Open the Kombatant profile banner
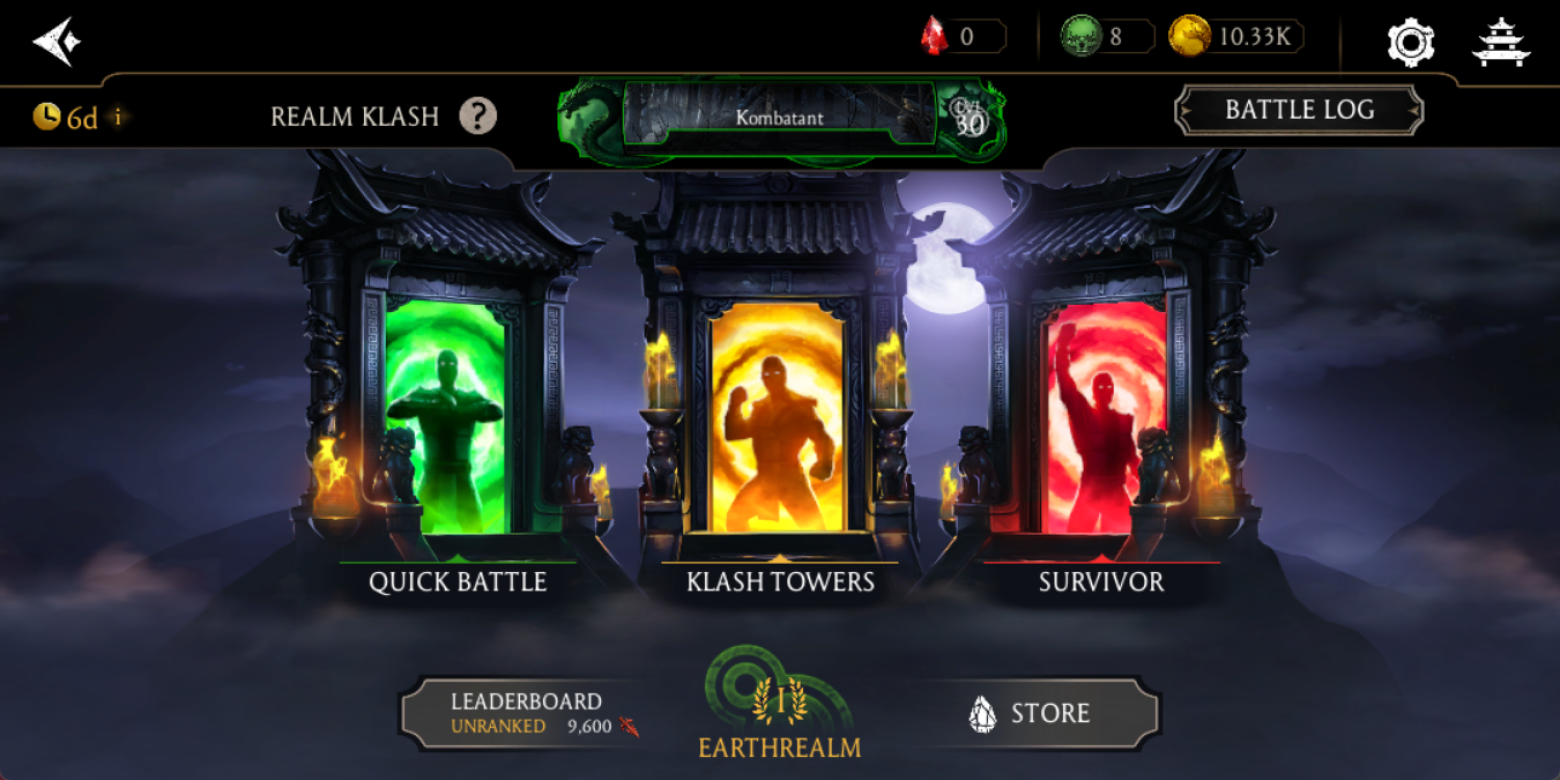 (x=780, y=119)
